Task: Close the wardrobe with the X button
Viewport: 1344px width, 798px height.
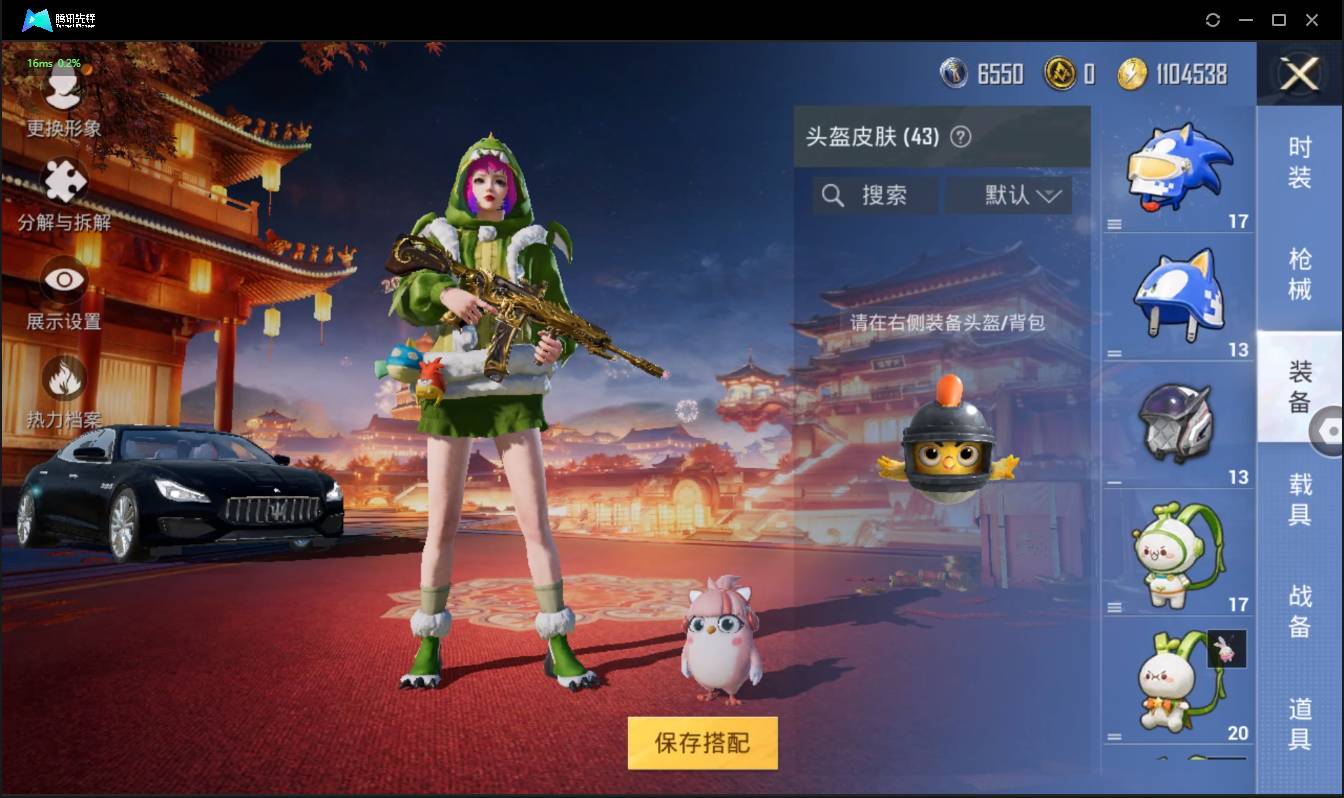Action: click(1299, 73)
